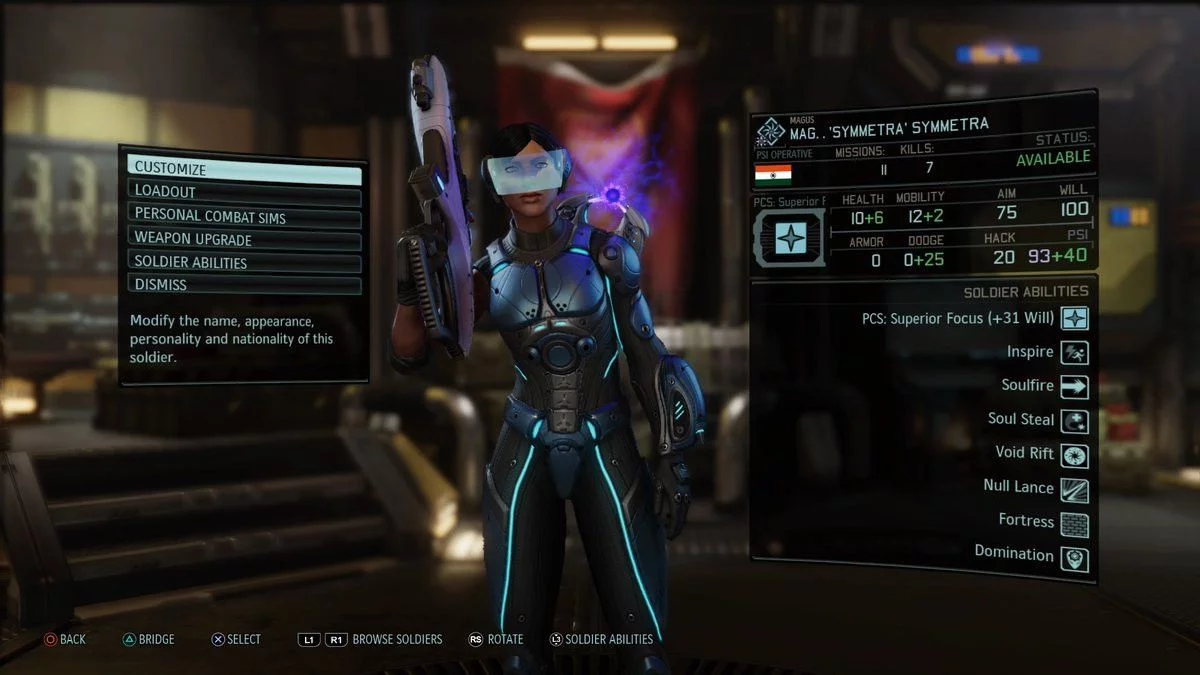Choose the Soul Steal ability icon

(x=1075, y=421)
